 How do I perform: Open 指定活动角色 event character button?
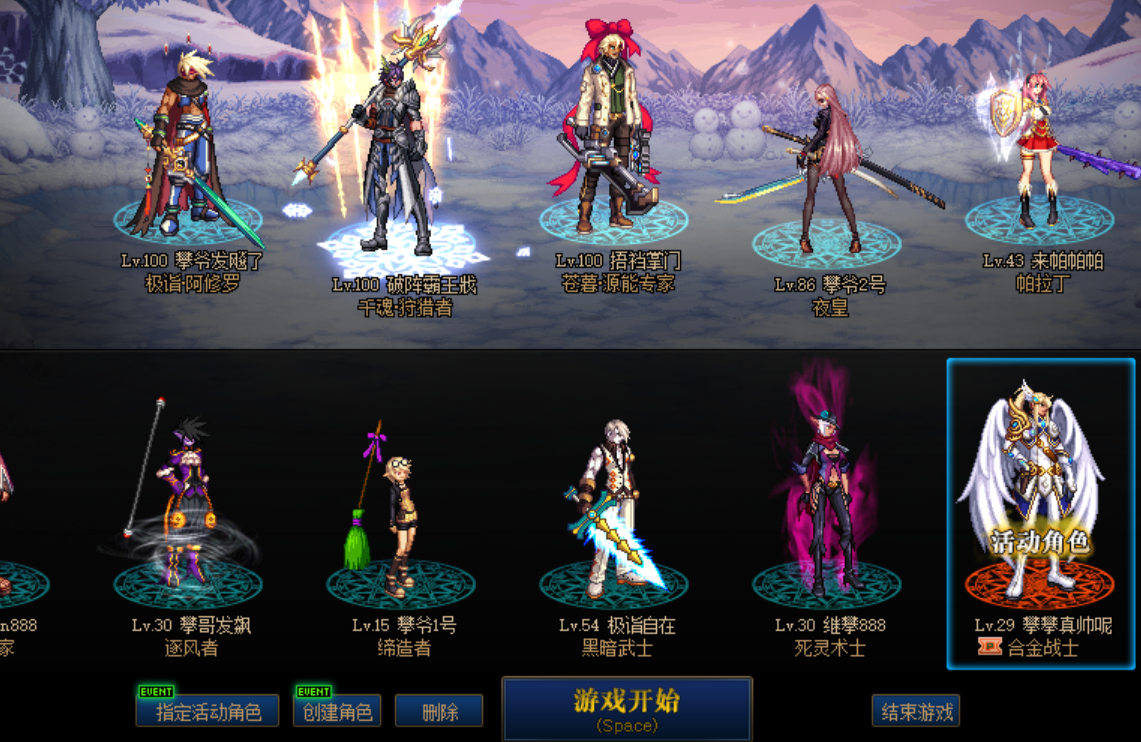point(207,711)
